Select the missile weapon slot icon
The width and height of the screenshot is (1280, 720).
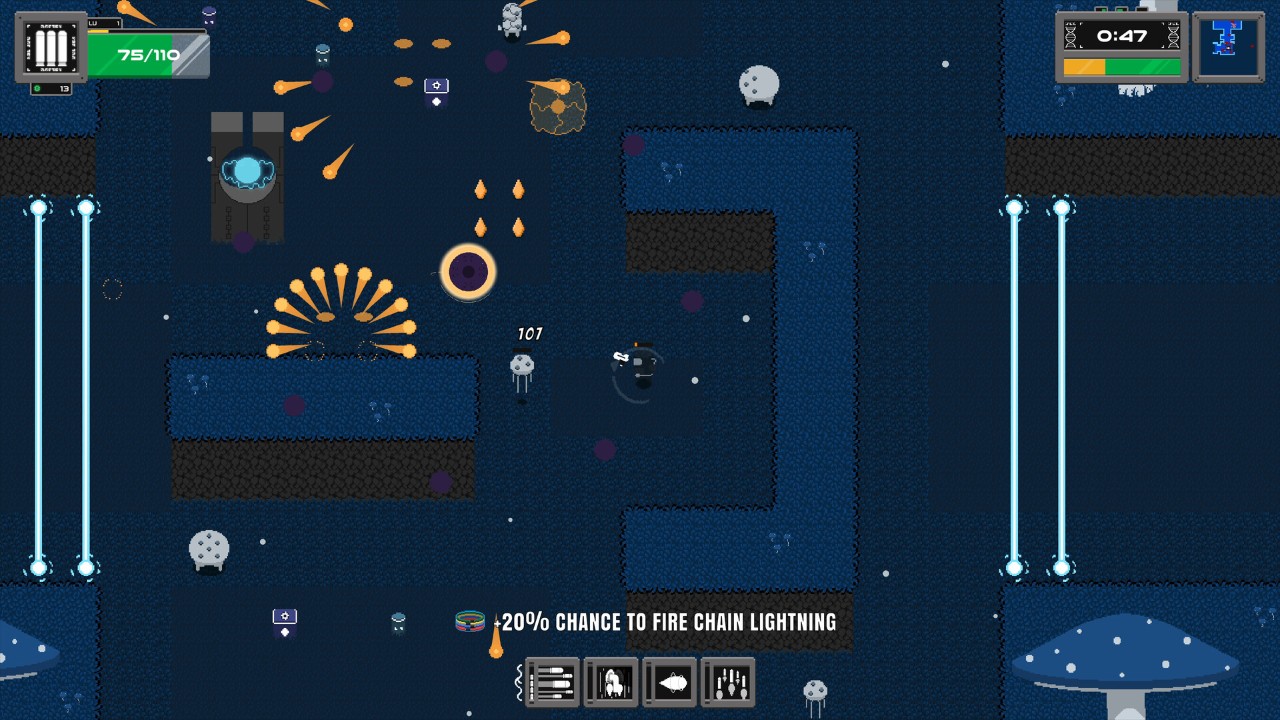(x=669, y=682)
